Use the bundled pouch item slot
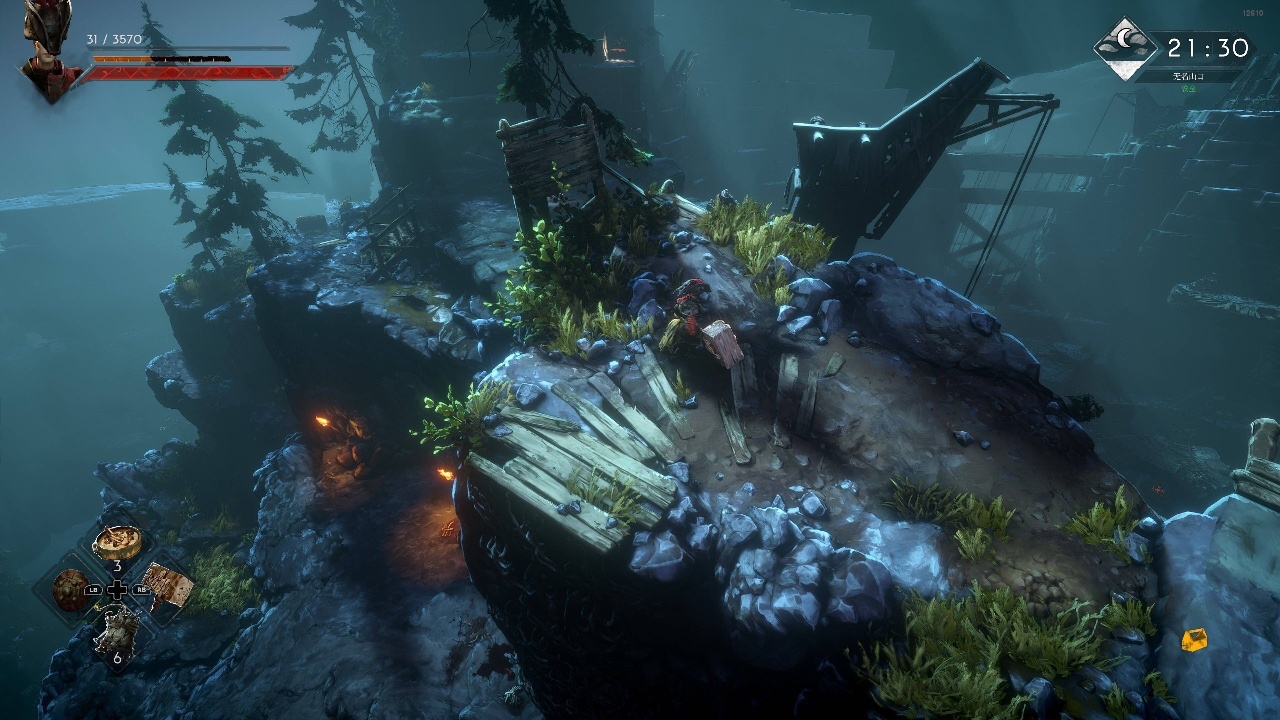 (x=116, y=629)
